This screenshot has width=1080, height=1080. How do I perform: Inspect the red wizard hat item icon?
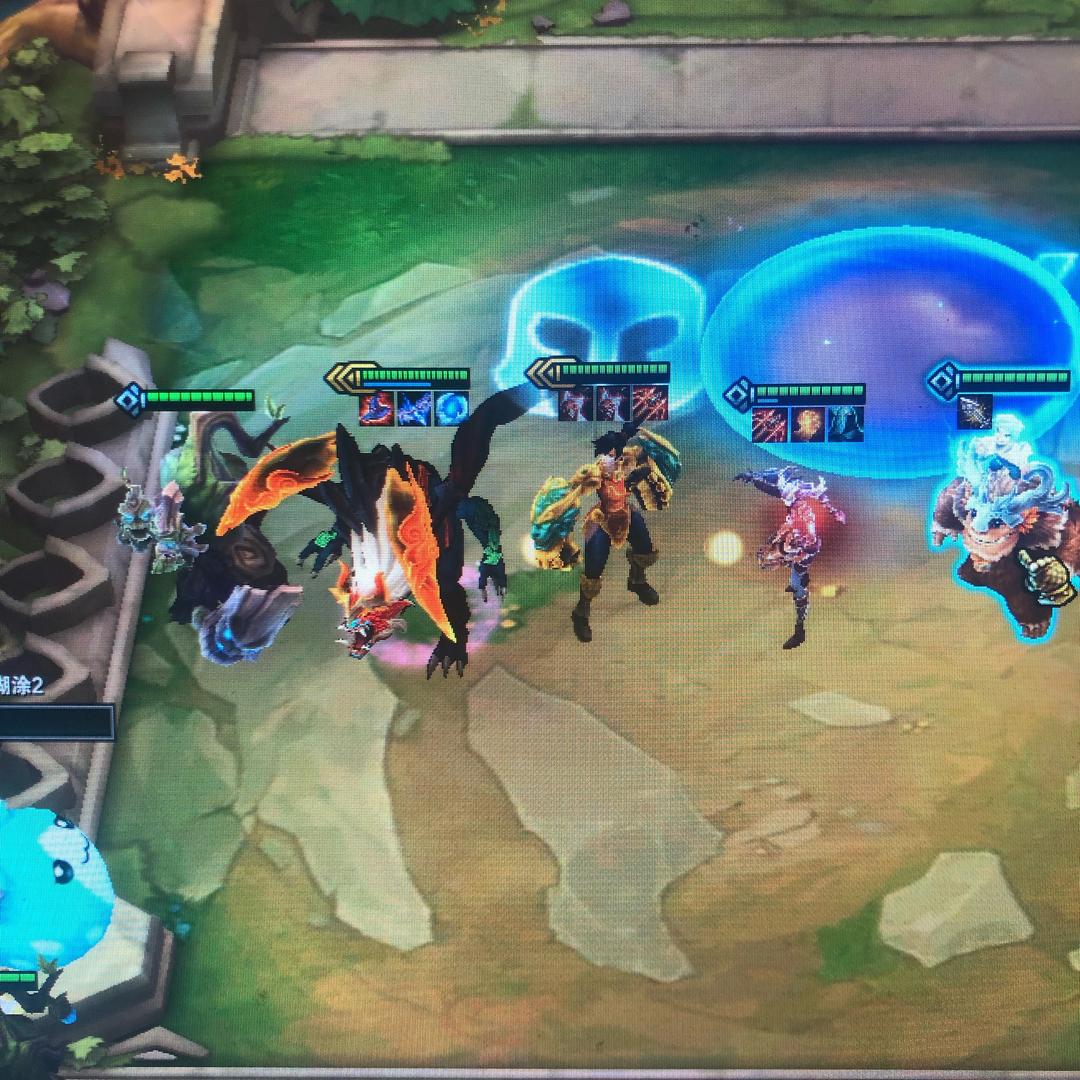(x=376, y=409)
